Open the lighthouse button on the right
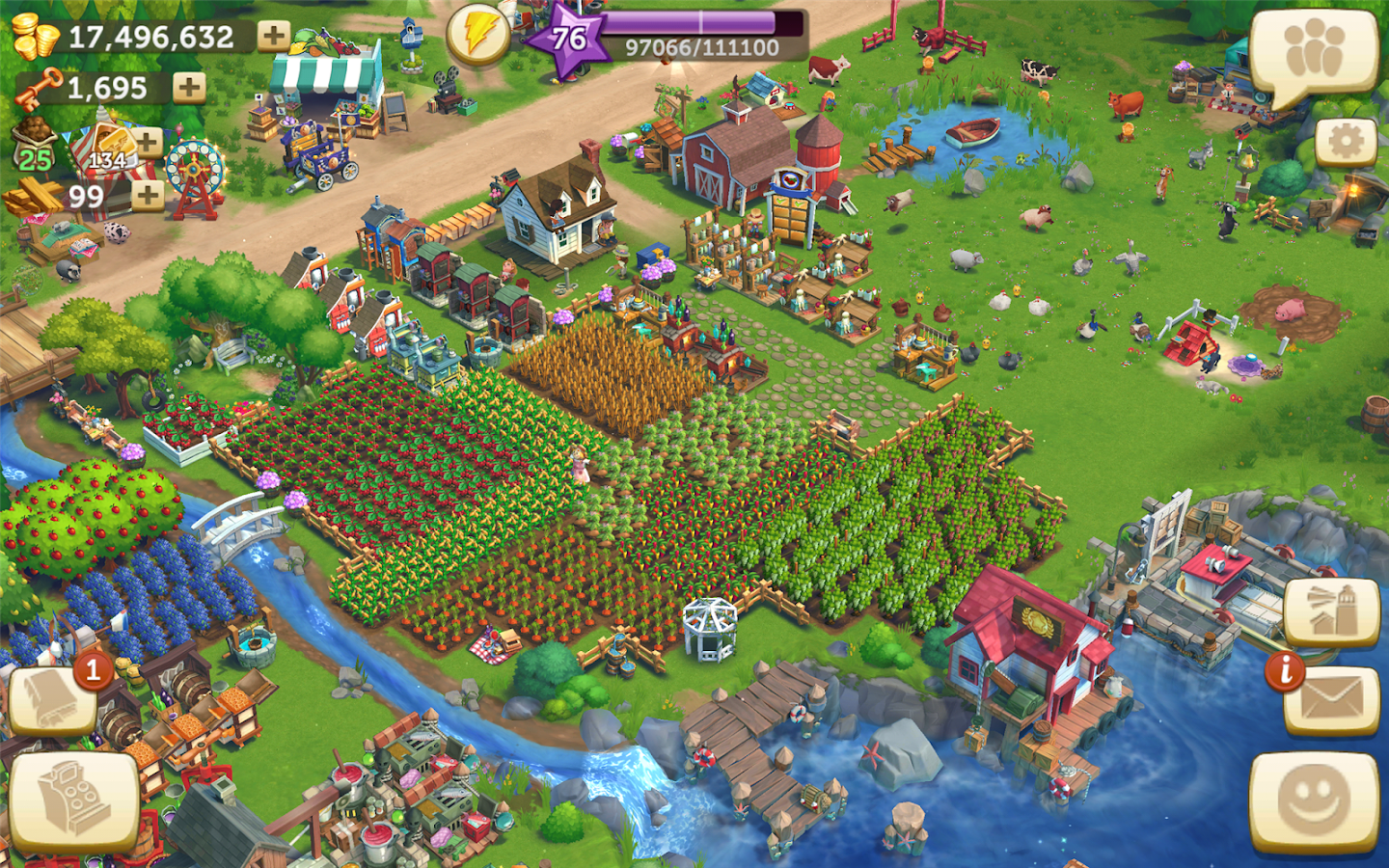Image resolution: width=1389 pixels, height=868 pixels. pos(1331,613)
